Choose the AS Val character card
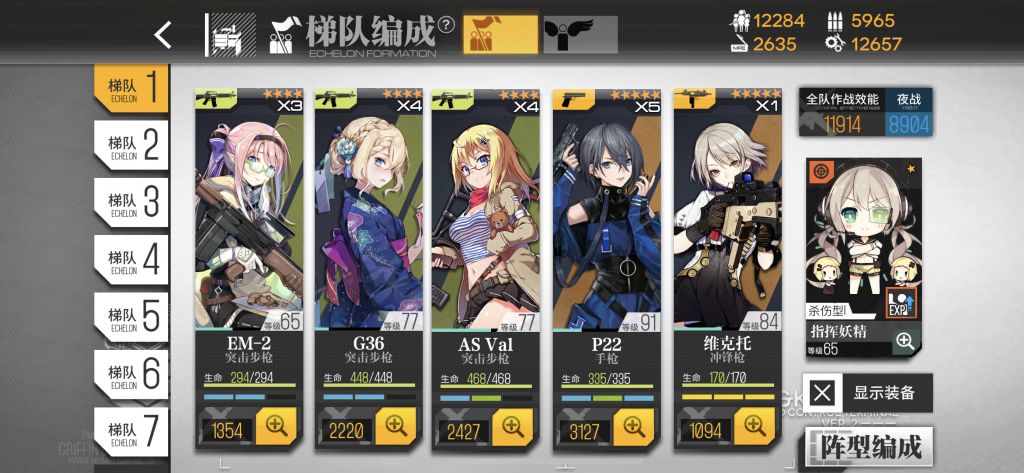 coord(488,220)
